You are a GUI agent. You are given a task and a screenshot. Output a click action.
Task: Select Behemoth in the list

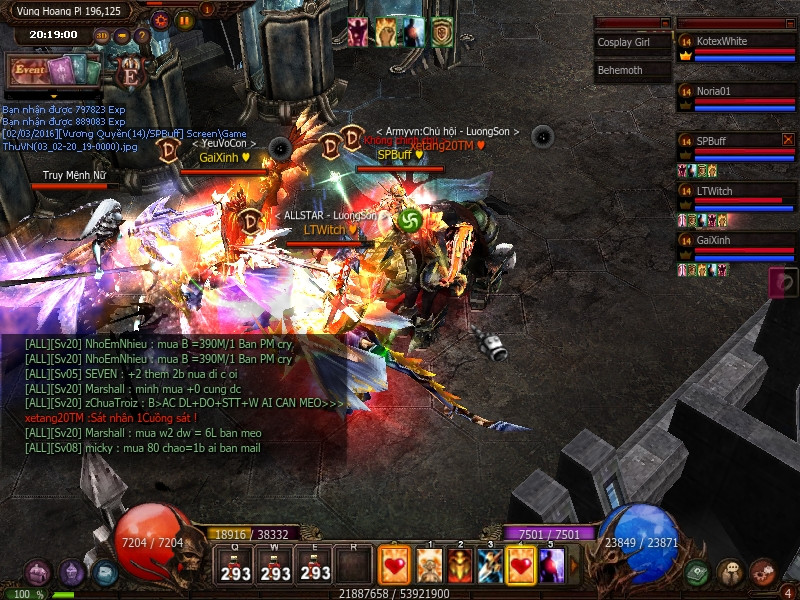[x=632, y=71]
